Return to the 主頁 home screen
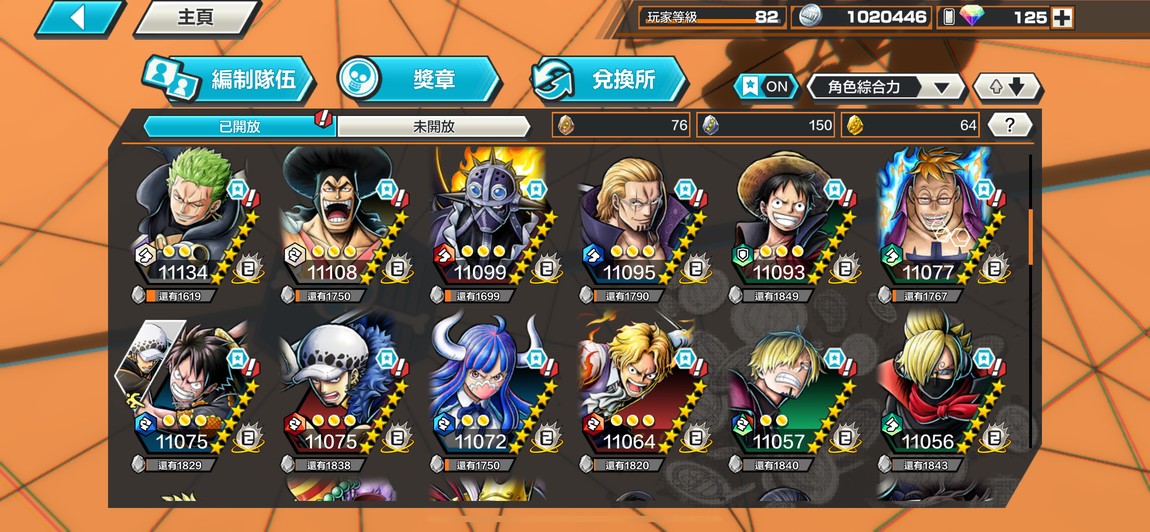The height and width of the screenshot is (532, 1150). (196, 18)
